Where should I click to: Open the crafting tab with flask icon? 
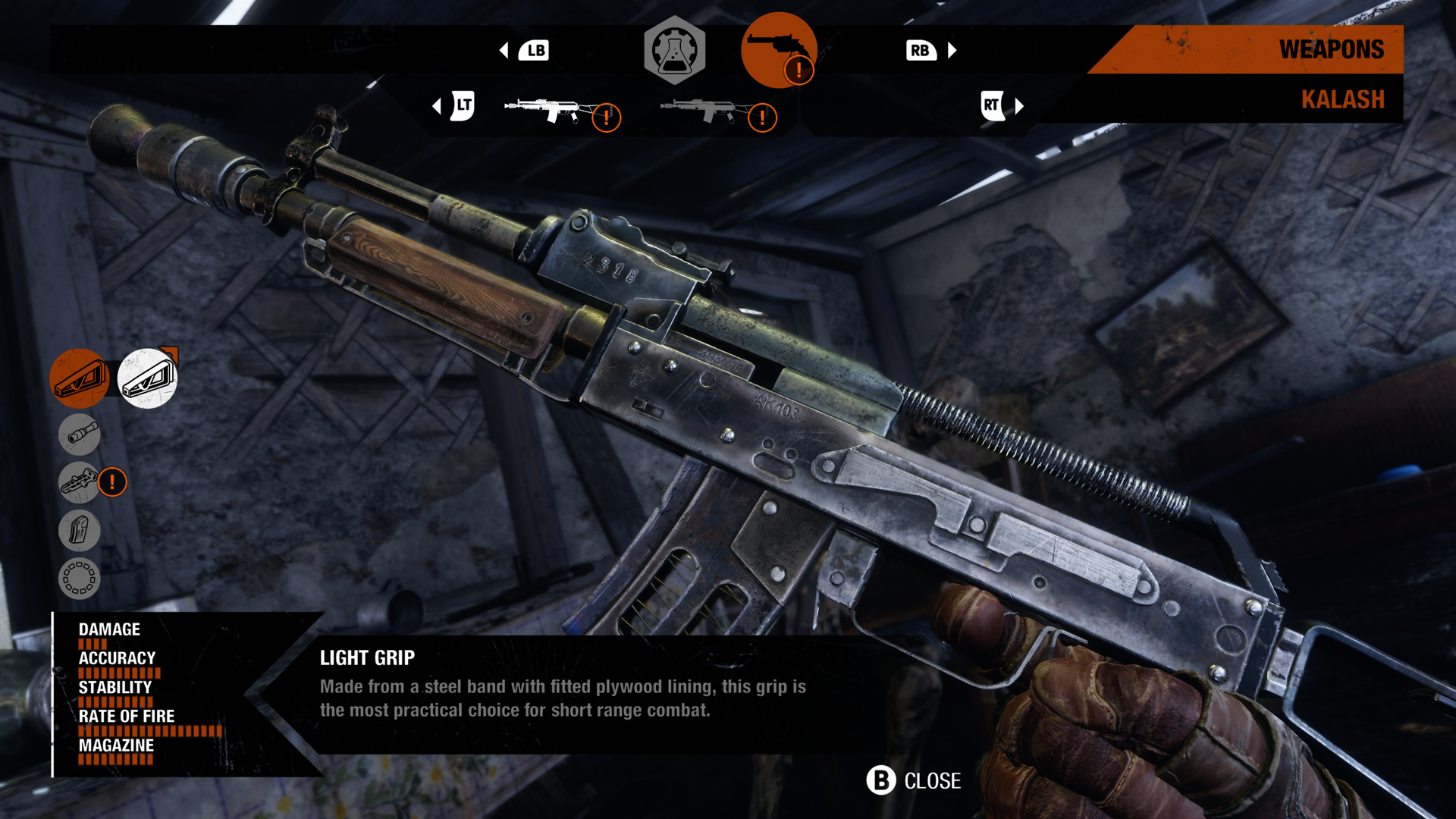coord(674,50)
